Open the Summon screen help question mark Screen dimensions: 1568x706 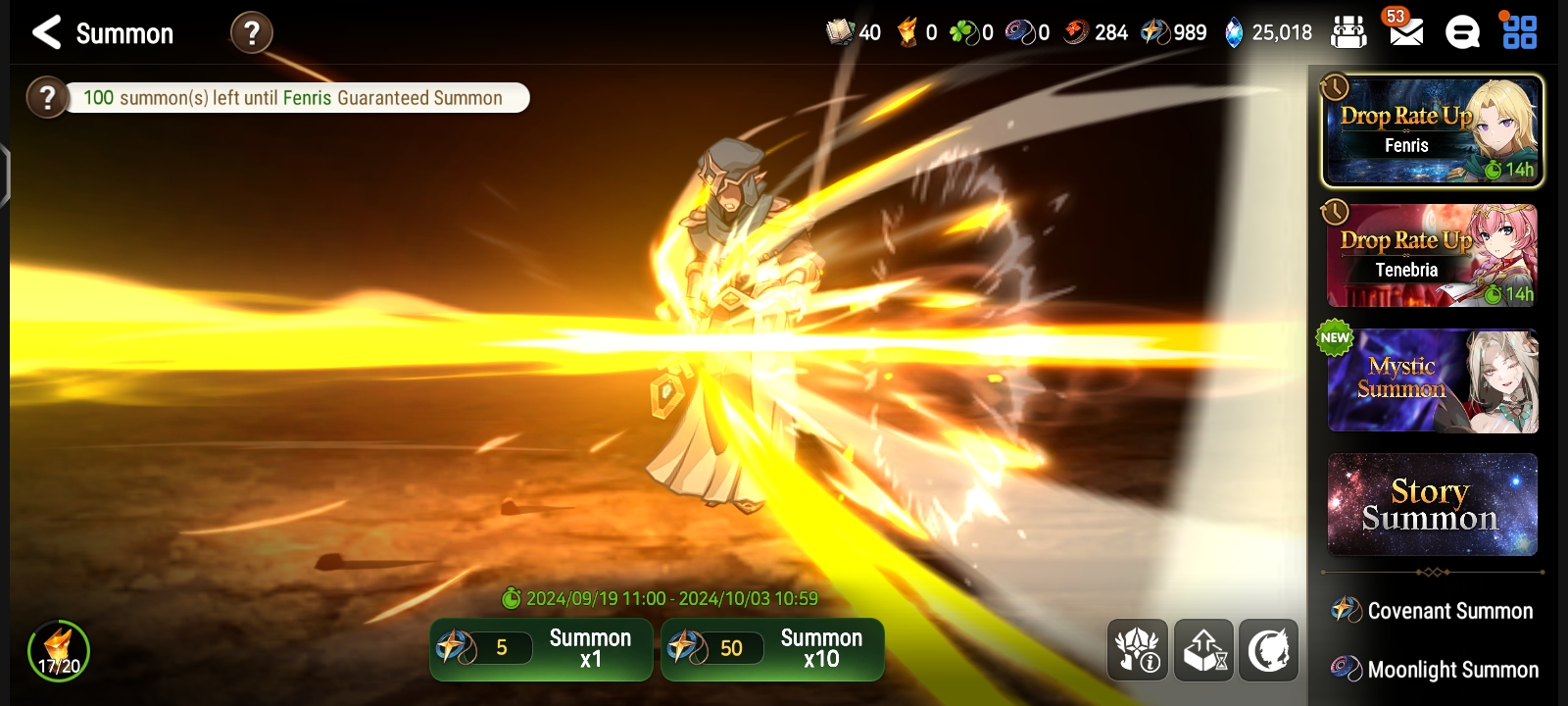(253, 32)
